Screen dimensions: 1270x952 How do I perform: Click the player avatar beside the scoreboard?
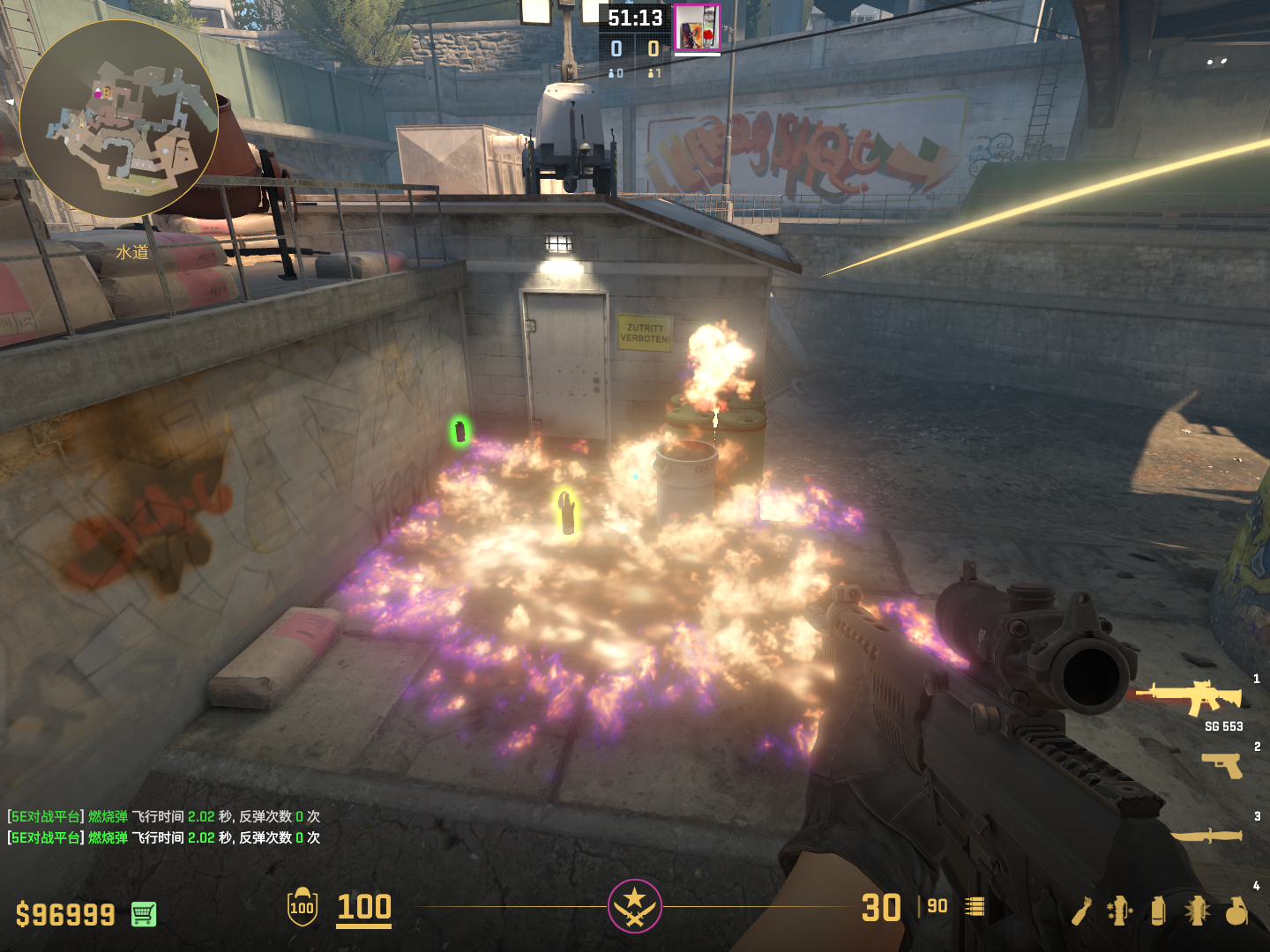pyautogui.click(x=697, y=27)
